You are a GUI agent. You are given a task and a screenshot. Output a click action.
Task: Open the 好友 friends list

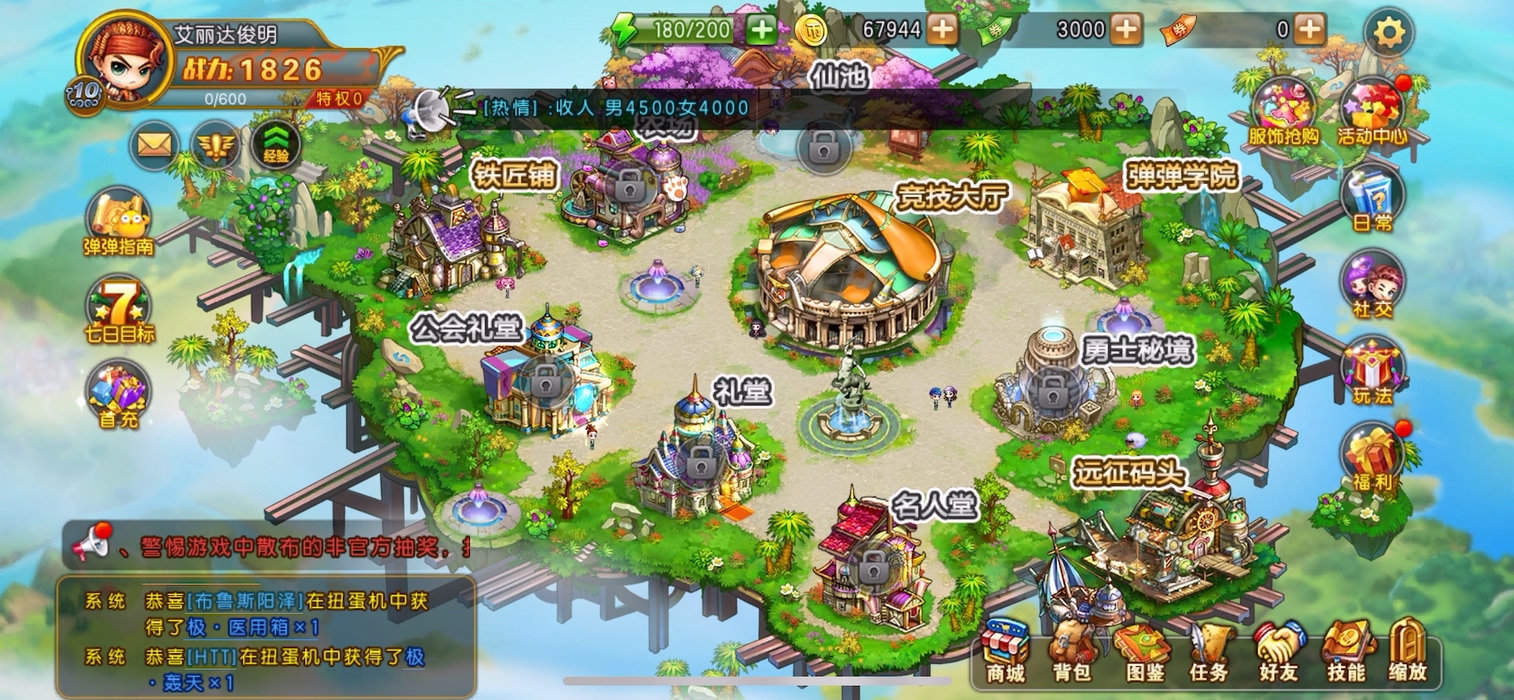pyautogui.click(x=1277, y=650)
